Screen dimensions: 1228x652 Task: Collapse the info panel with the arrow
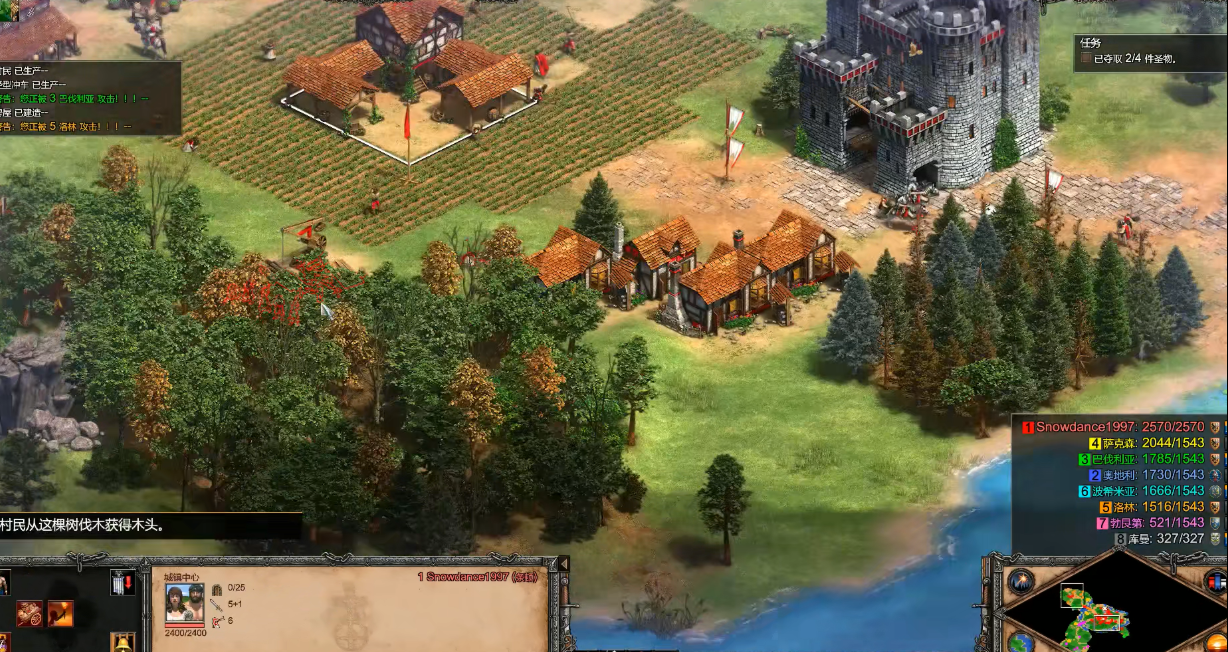coord(562,565)
